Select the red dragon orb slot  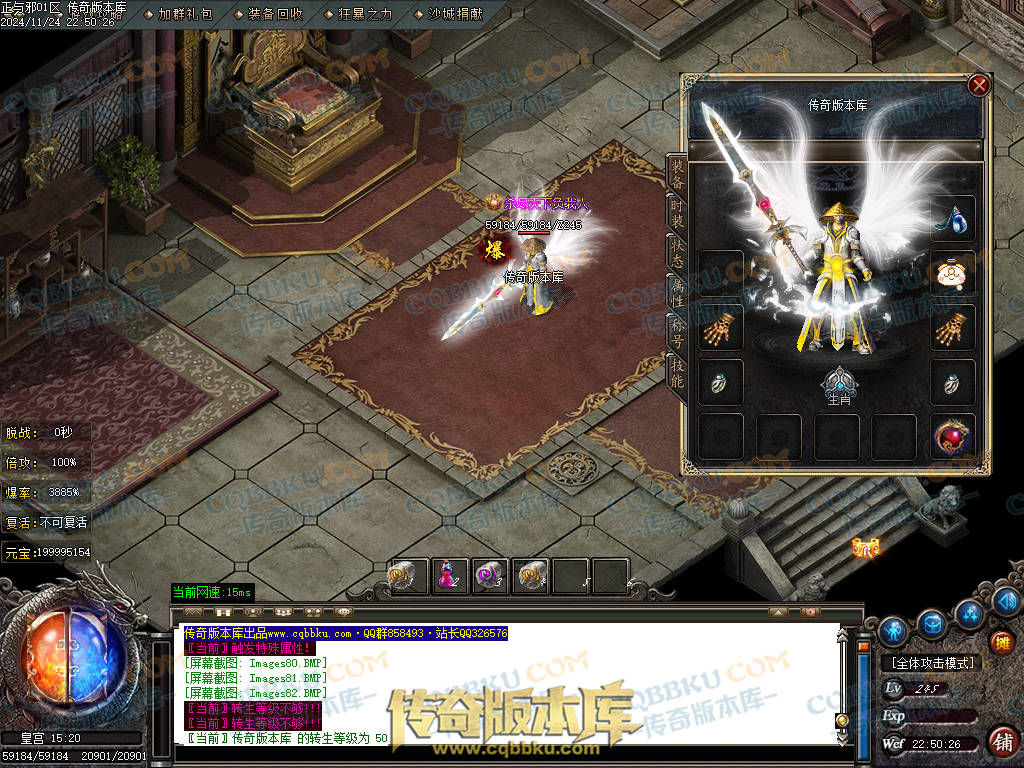click(952, 438)
